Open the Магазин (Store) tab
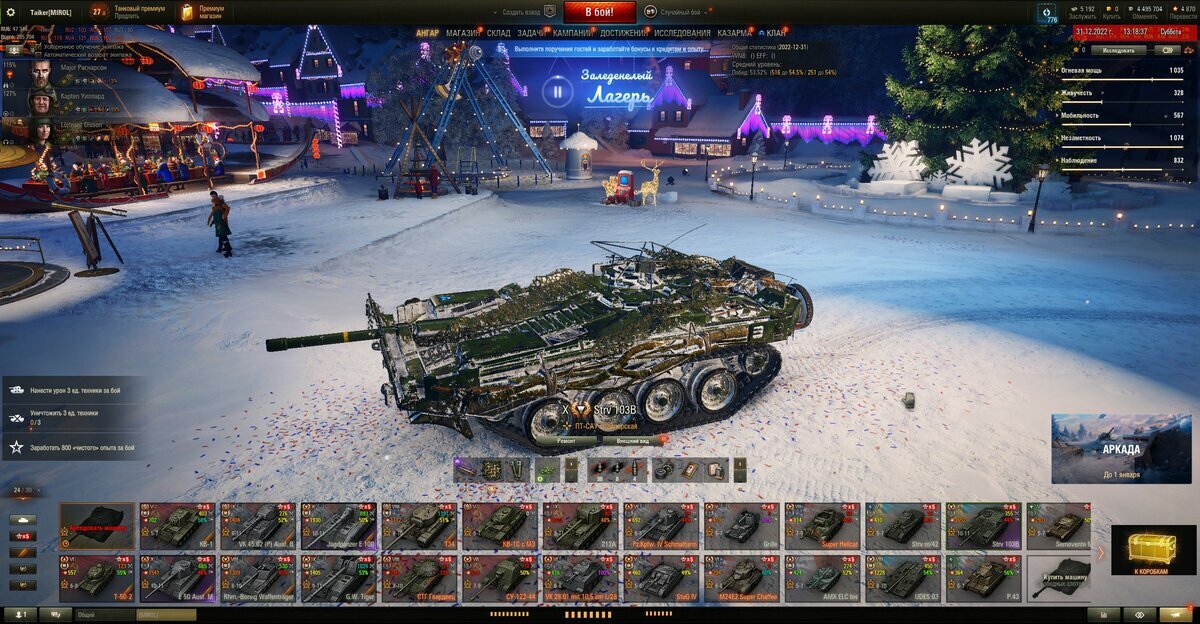 [x=463, y=33]
